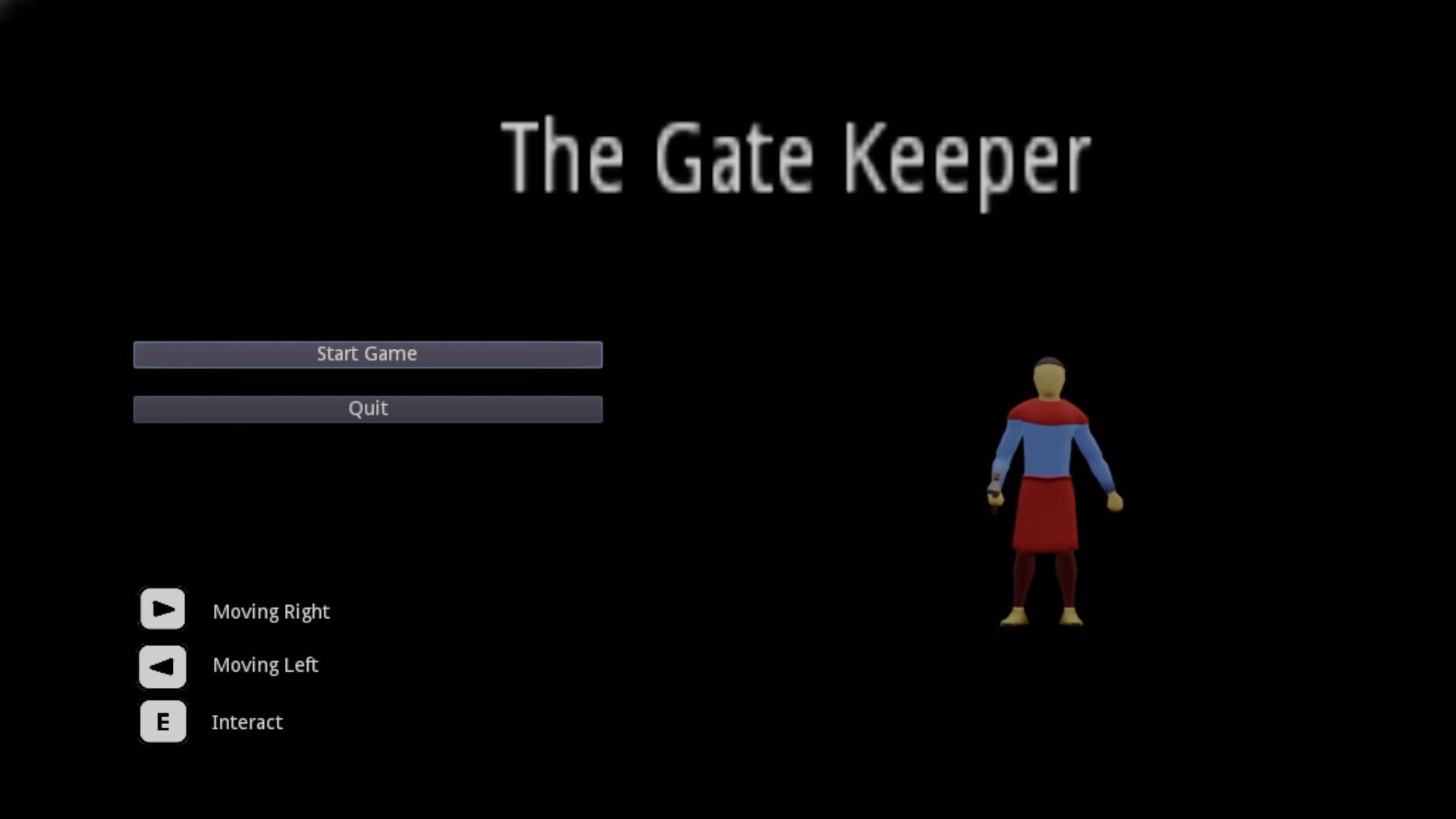
Task: Expand the Start Game options
Action: (x=367, y=353)
